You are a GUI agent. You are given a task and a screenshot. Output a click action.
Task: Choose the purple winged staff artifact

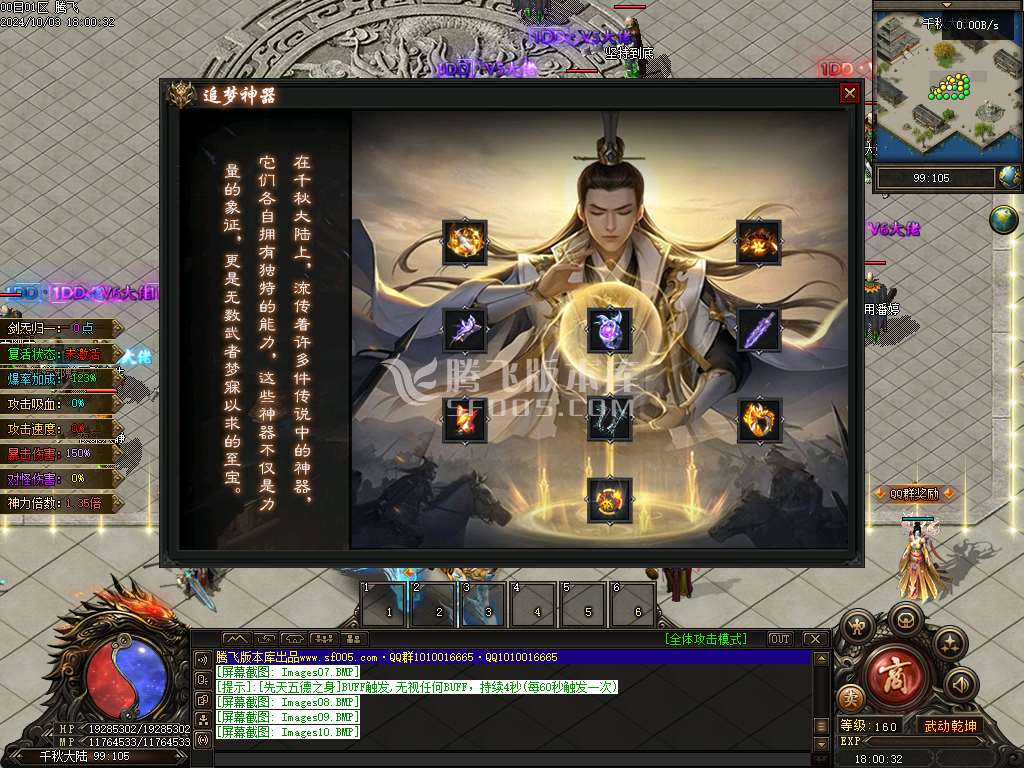[x=465, y=330]
